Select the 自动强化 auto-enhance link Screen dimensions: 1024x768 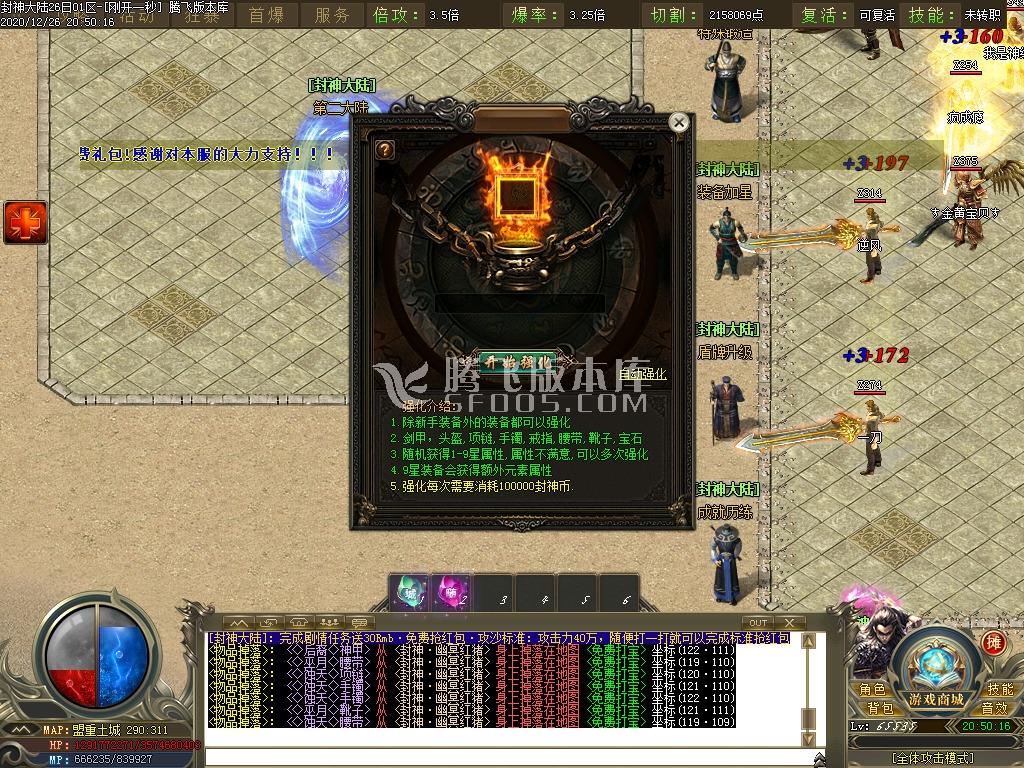[642, 375]
